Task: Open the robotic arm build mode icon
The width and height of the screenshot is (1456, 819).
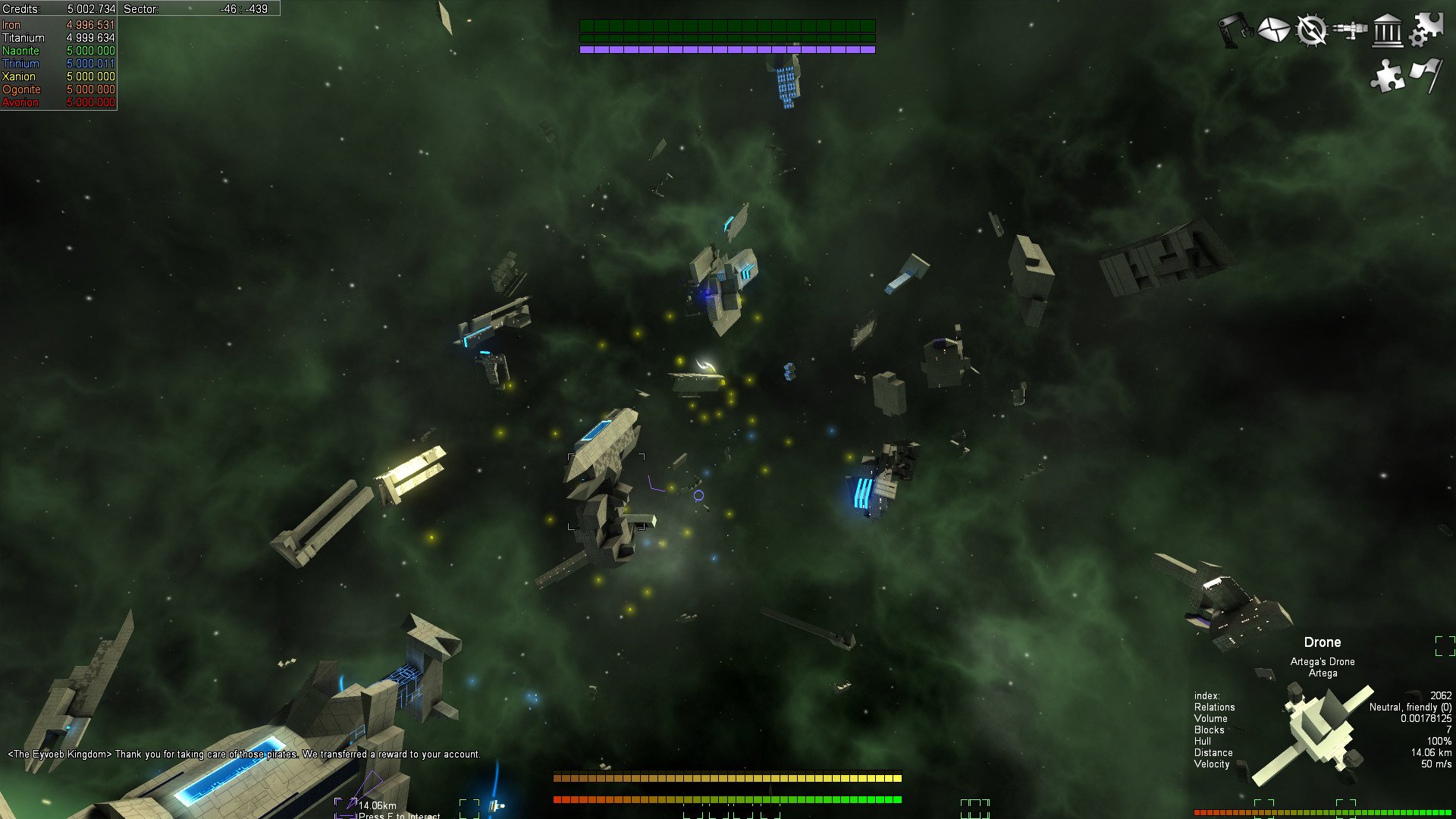Action: (1235, 30)
